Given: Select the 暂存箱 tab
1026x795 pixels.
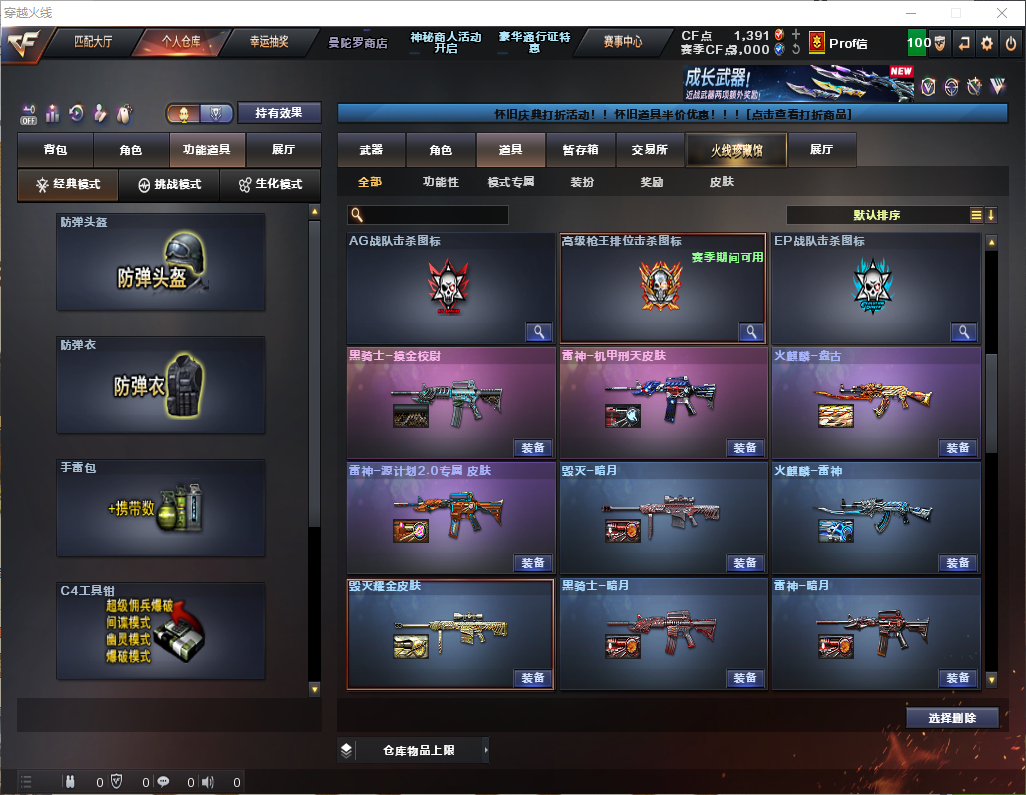Looking at the screenshot, I should [580, 150].
